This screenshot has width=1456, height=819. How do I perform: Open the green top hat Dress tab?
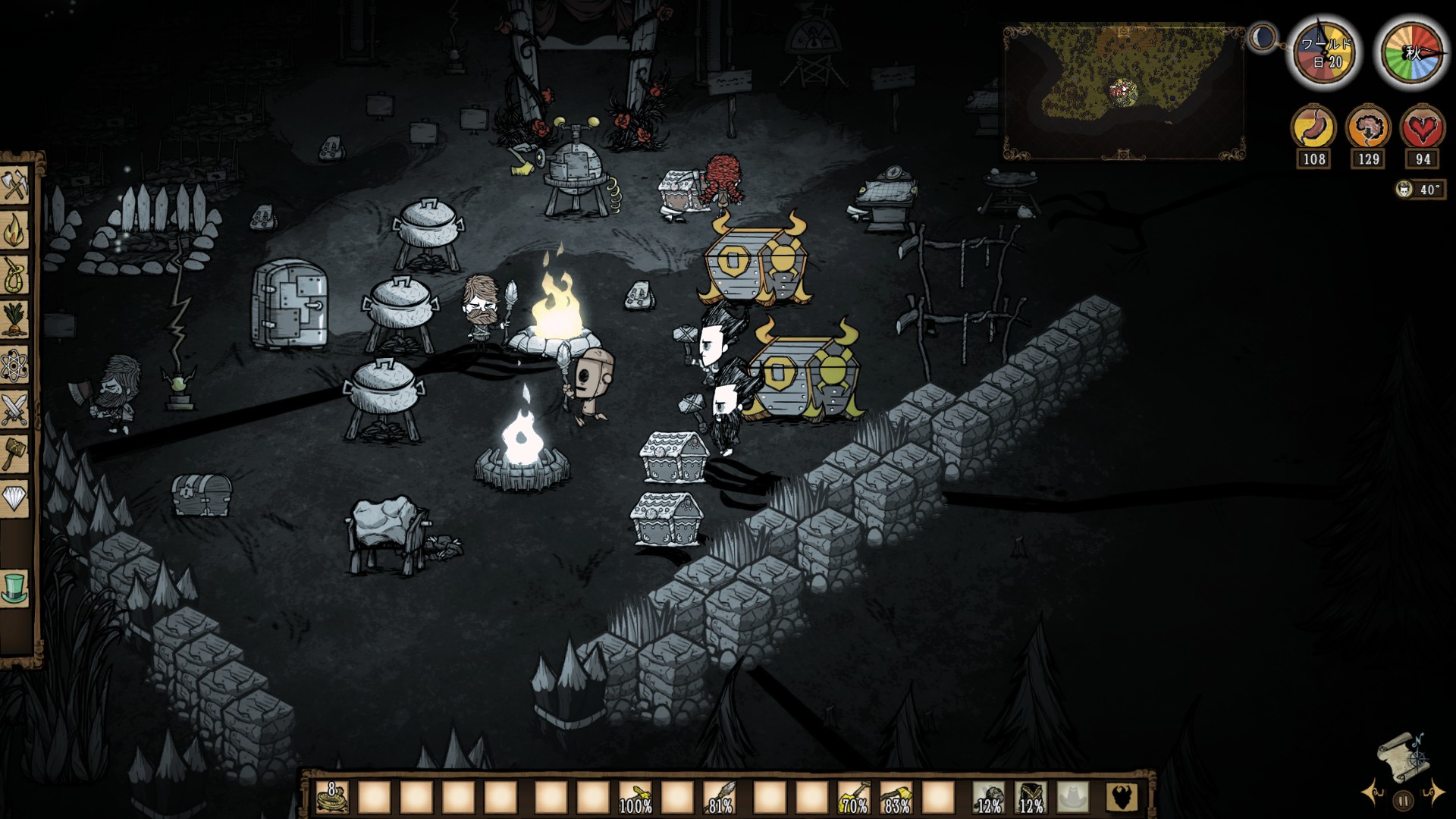click(x=15, y=586)
